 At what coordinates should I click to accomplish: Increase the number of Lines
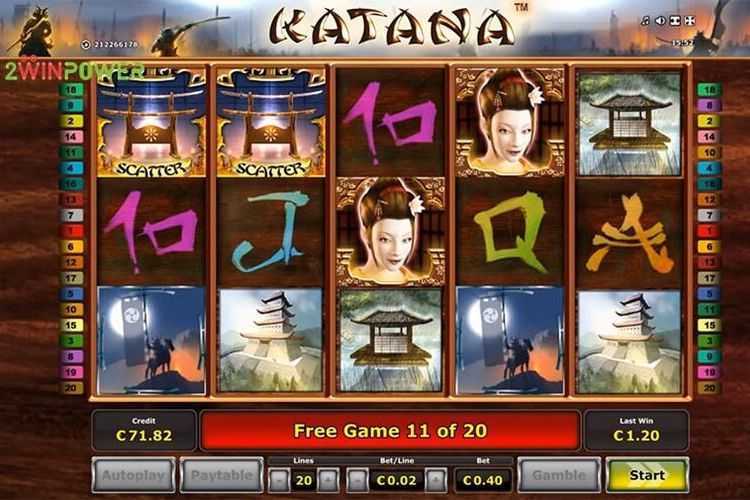[x=328, y=479]
